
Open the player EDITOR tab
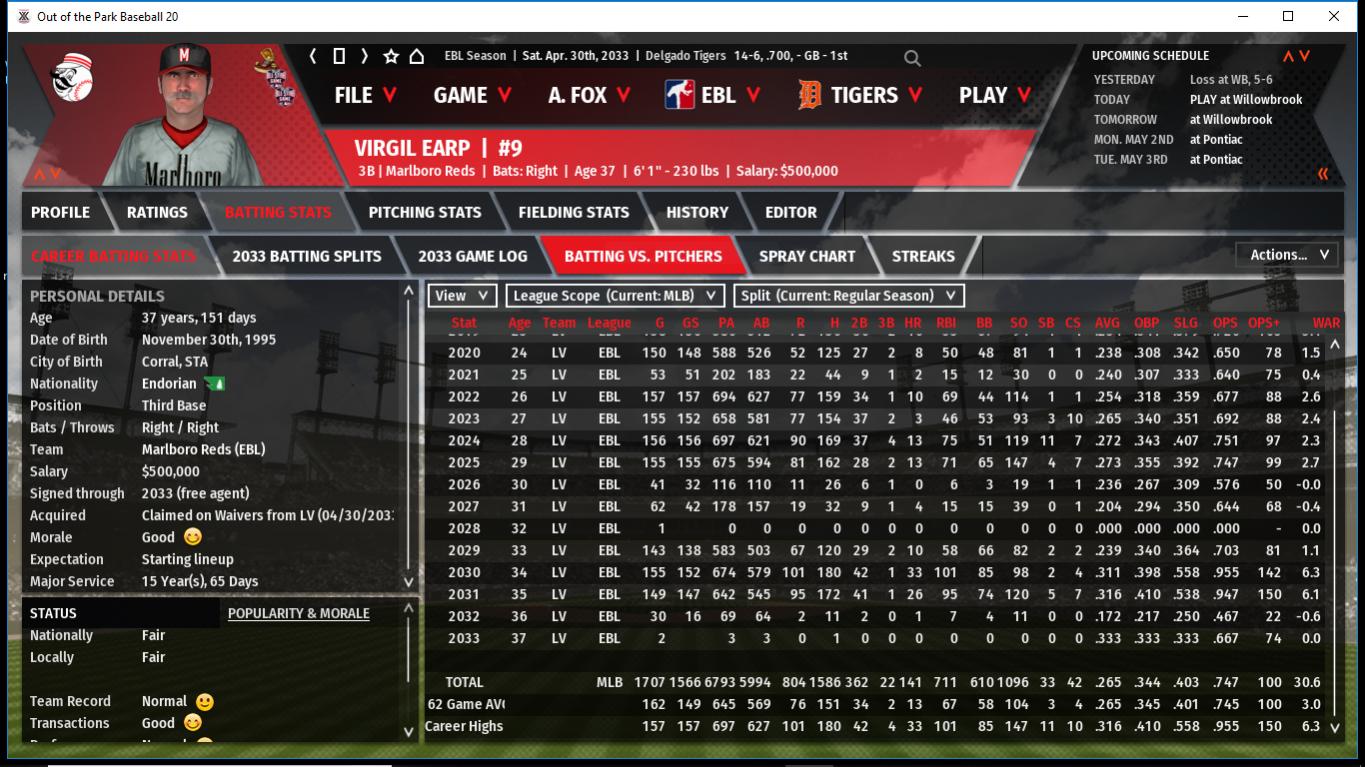791,212
